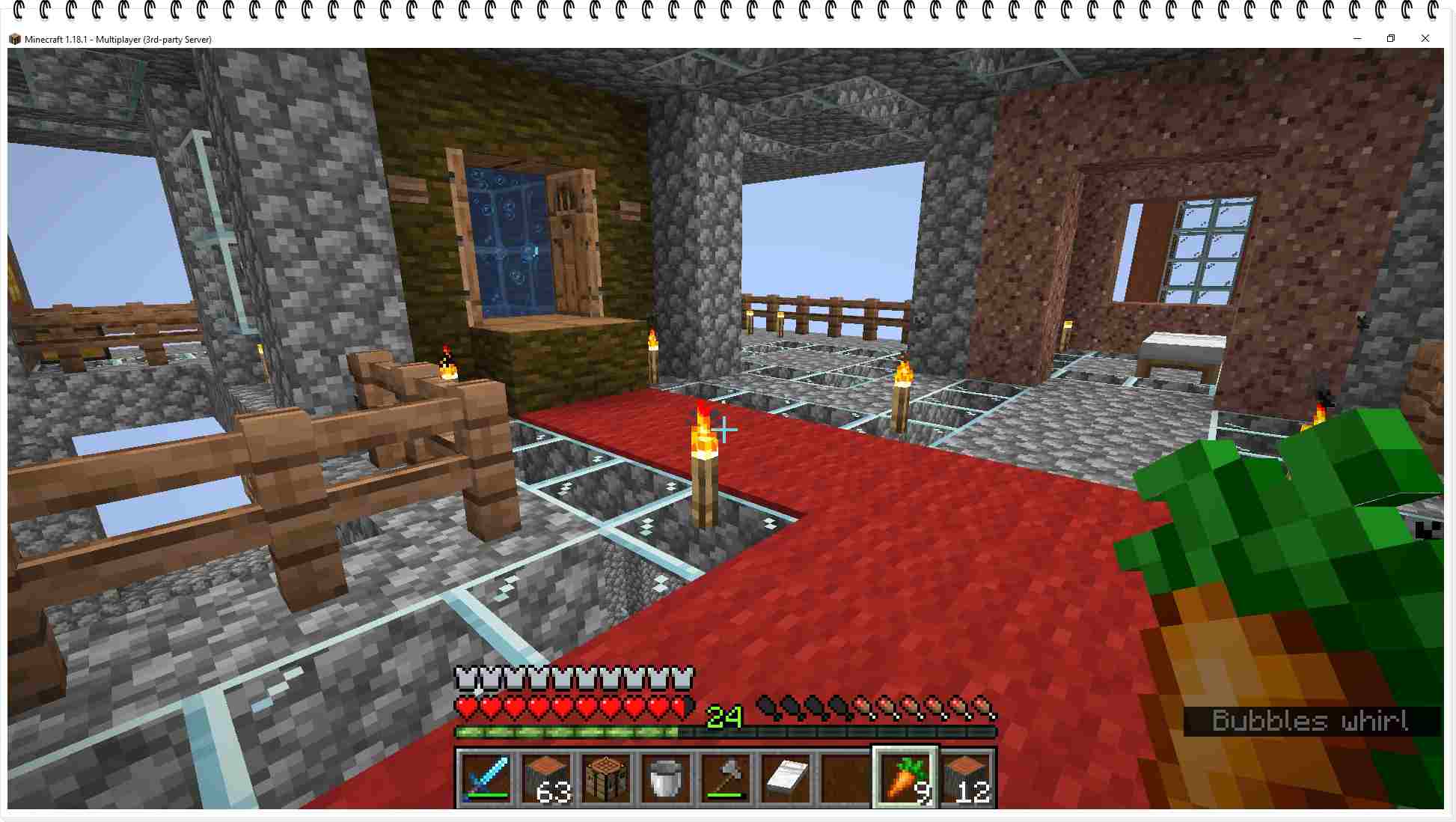Click the half heart in the health bar

(679, 707)
